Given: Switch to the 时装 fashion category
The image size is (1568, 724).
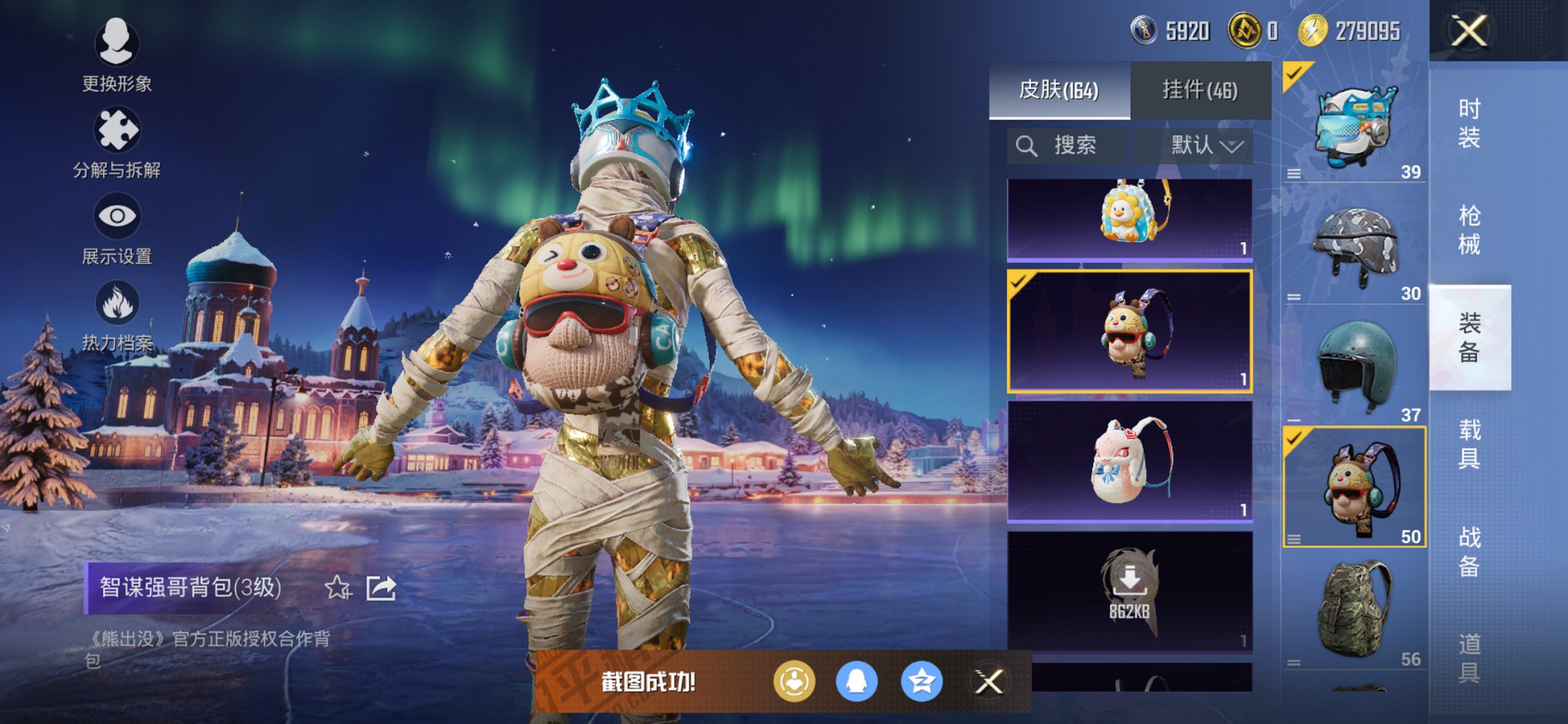Looking at the screenshot, I should click(1469, 123).
